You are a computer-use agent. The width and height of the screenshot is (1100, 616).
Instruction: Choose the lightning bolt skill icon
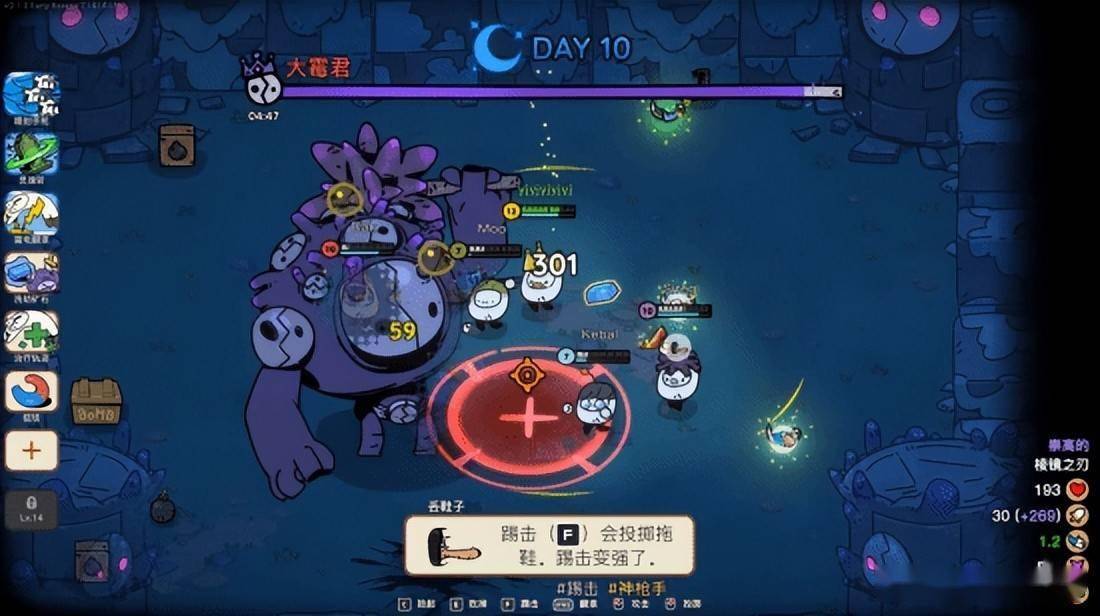(31, 213)
